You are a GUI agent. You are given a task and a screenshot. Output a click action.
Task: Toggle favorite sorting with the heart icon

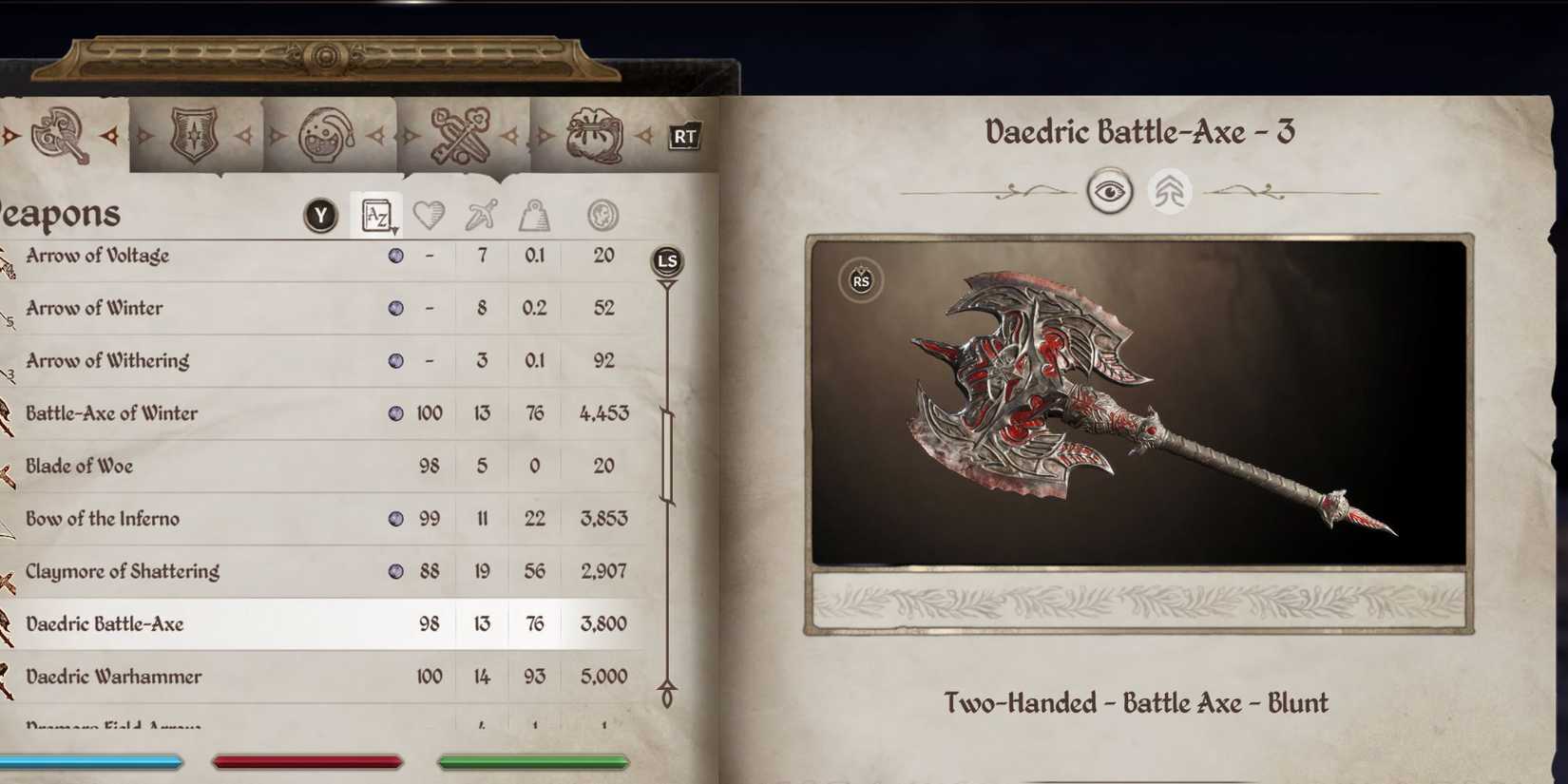430,215
